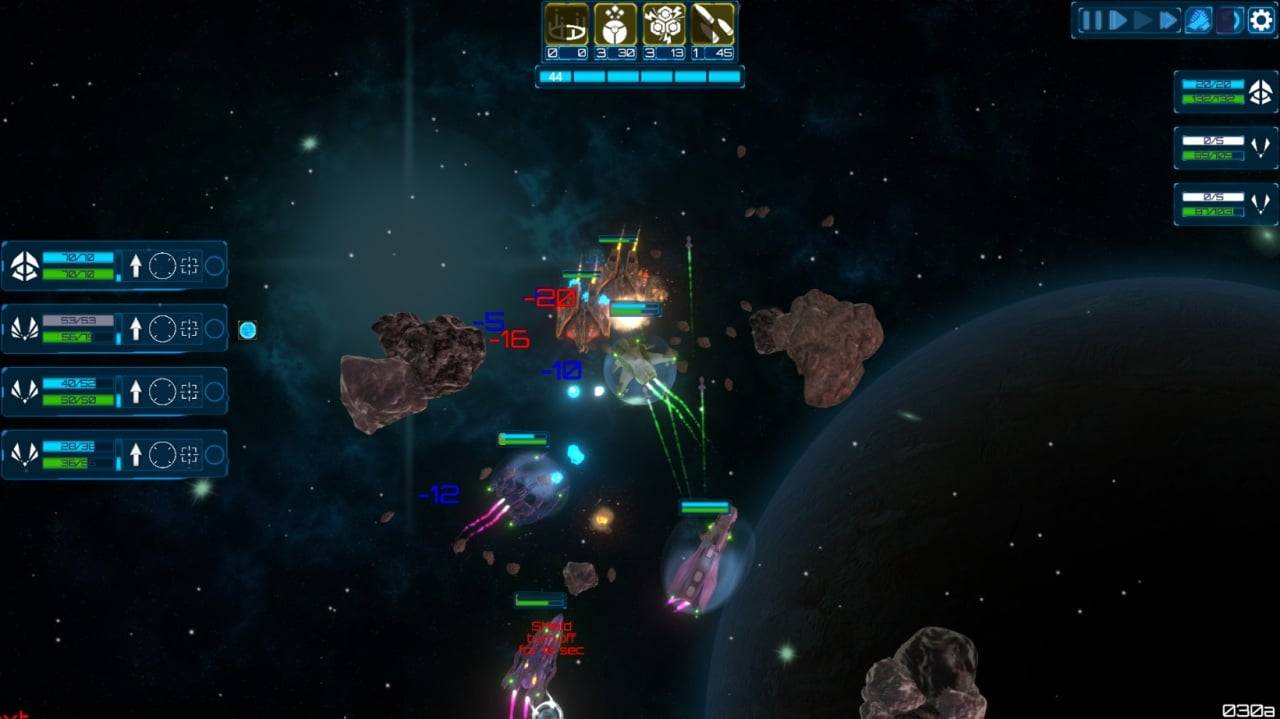Click the glowing blue orb beside the ship list
The image size is (1280, 719).
[x=247, y=330]
